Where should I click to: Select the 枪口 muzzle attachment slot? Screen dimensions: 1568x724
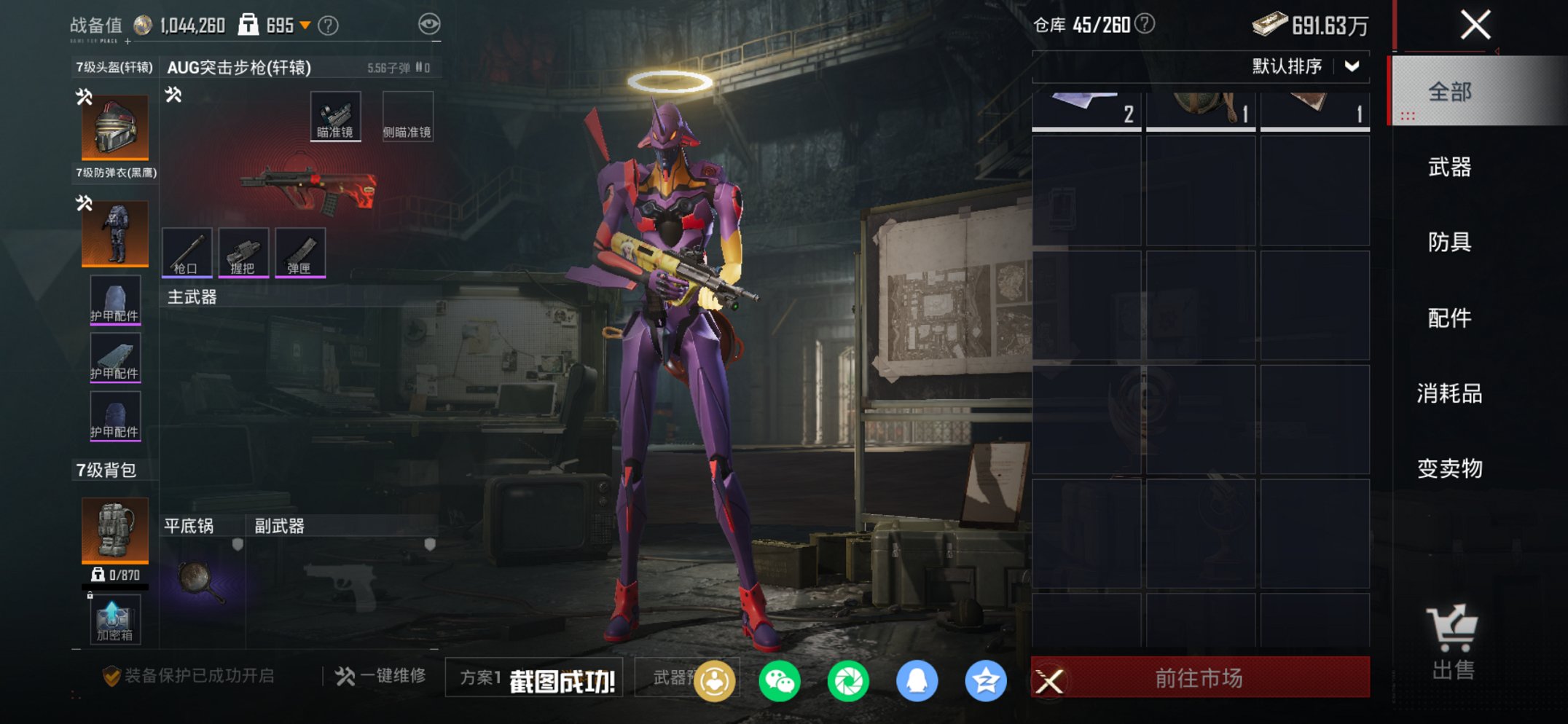coord(187,253)
